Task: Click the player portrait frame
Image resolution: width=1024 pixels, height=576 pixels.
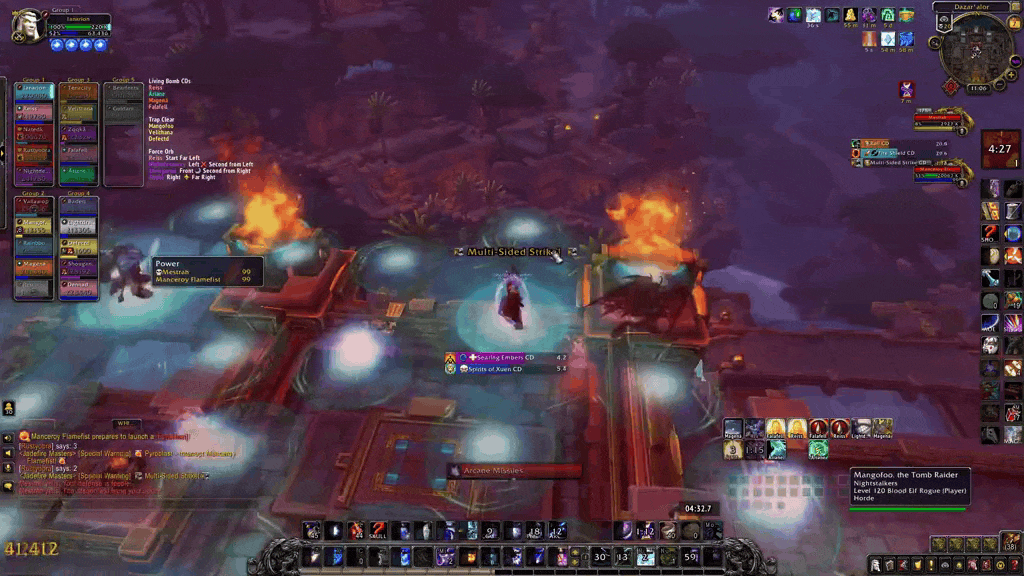Action: click(27, 26)
